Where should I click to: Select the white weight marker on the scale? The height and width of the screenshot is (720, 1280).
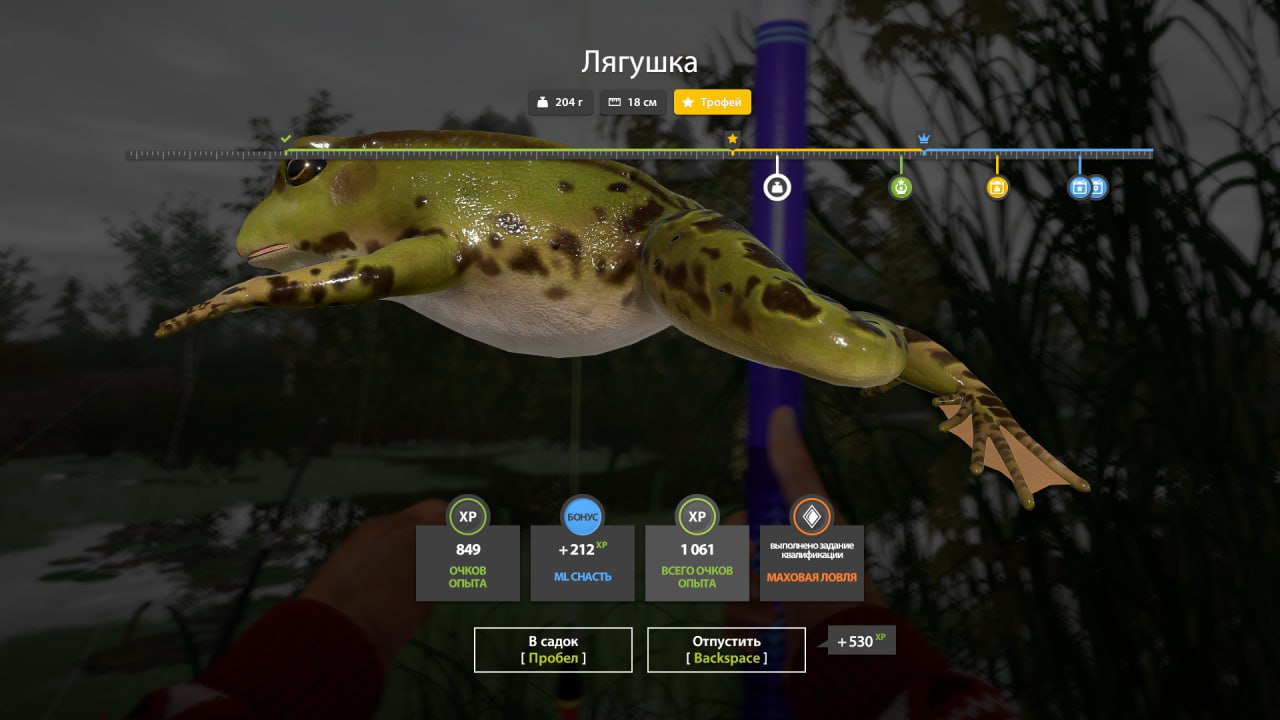(777, 187)
